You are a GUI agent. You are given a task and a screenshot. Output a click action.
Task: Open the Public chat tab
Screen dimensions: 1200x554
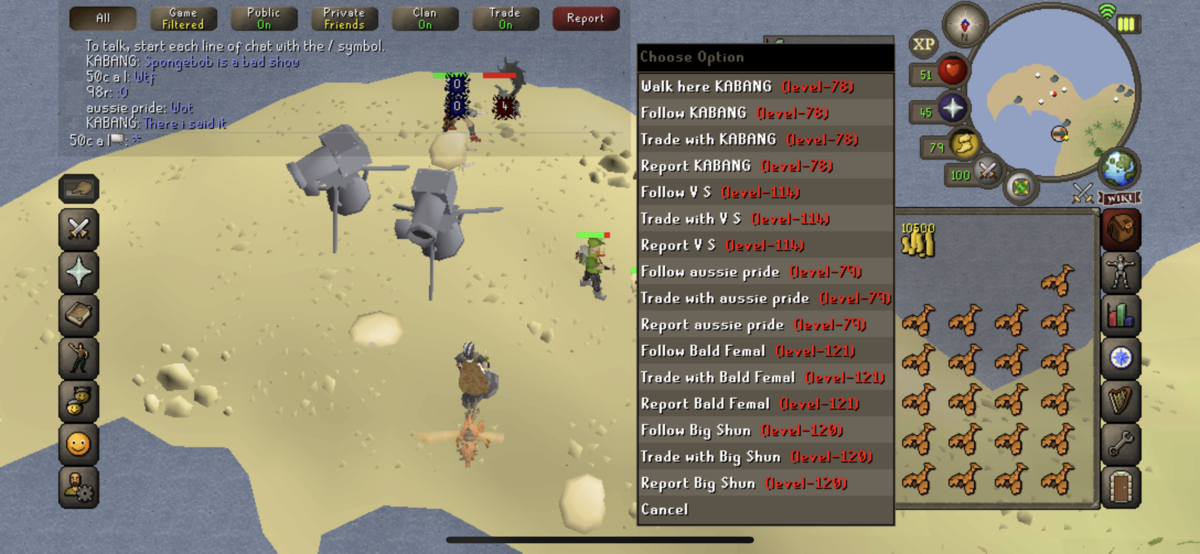pos(263,18)
